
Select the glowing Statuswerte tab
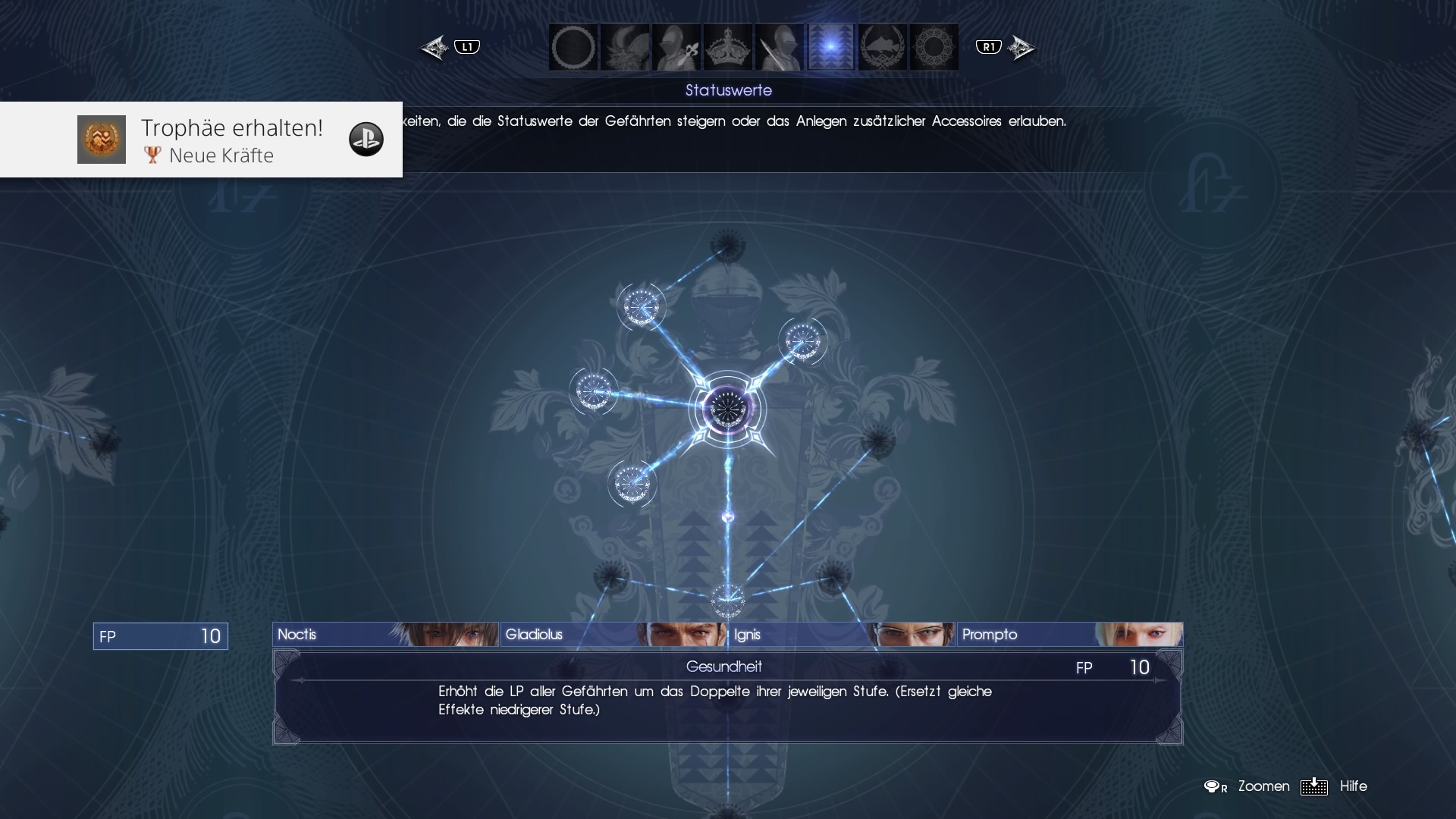coord(831,47)
